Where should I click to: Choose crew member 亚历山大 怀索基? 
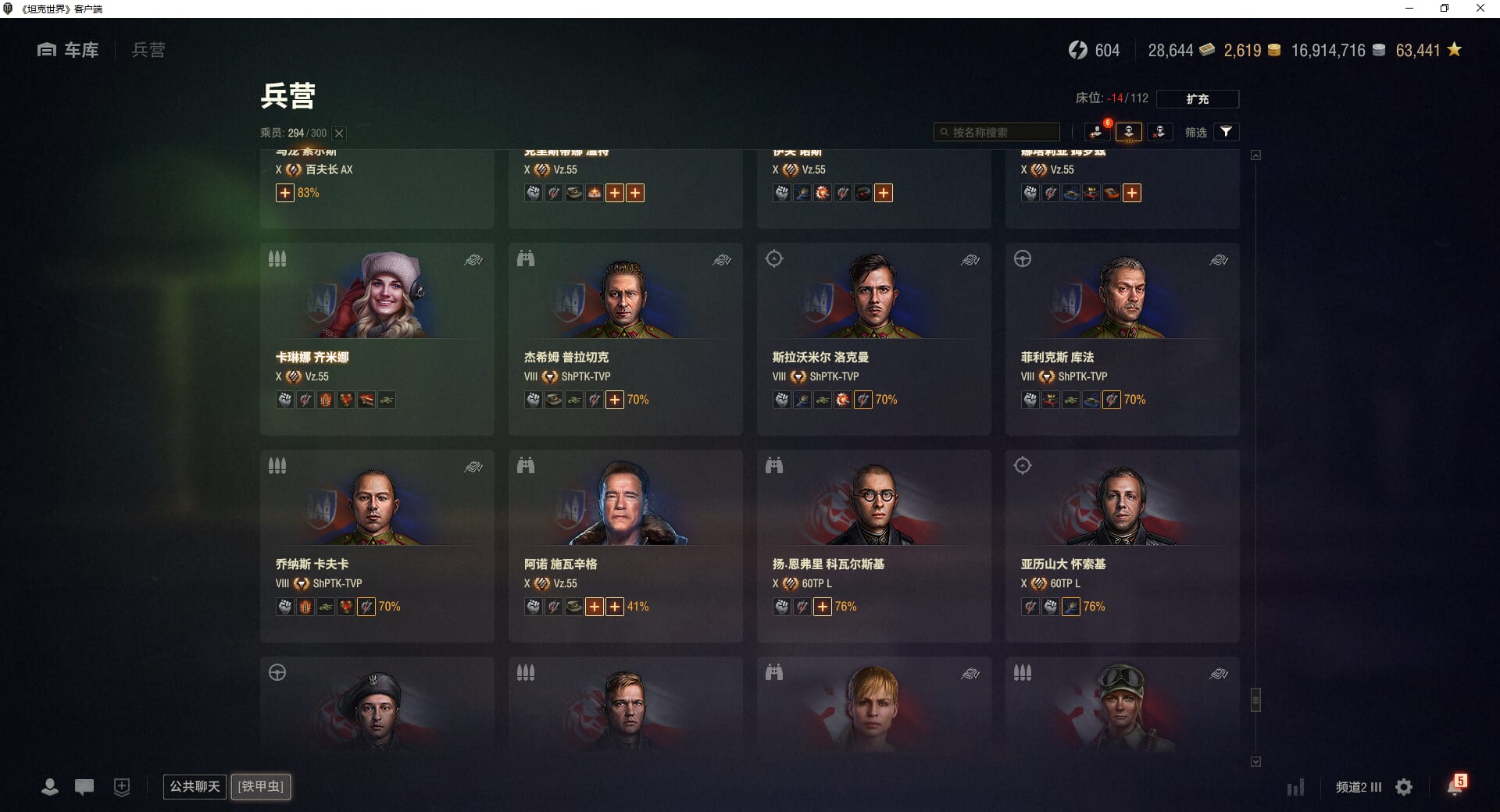1122,545
